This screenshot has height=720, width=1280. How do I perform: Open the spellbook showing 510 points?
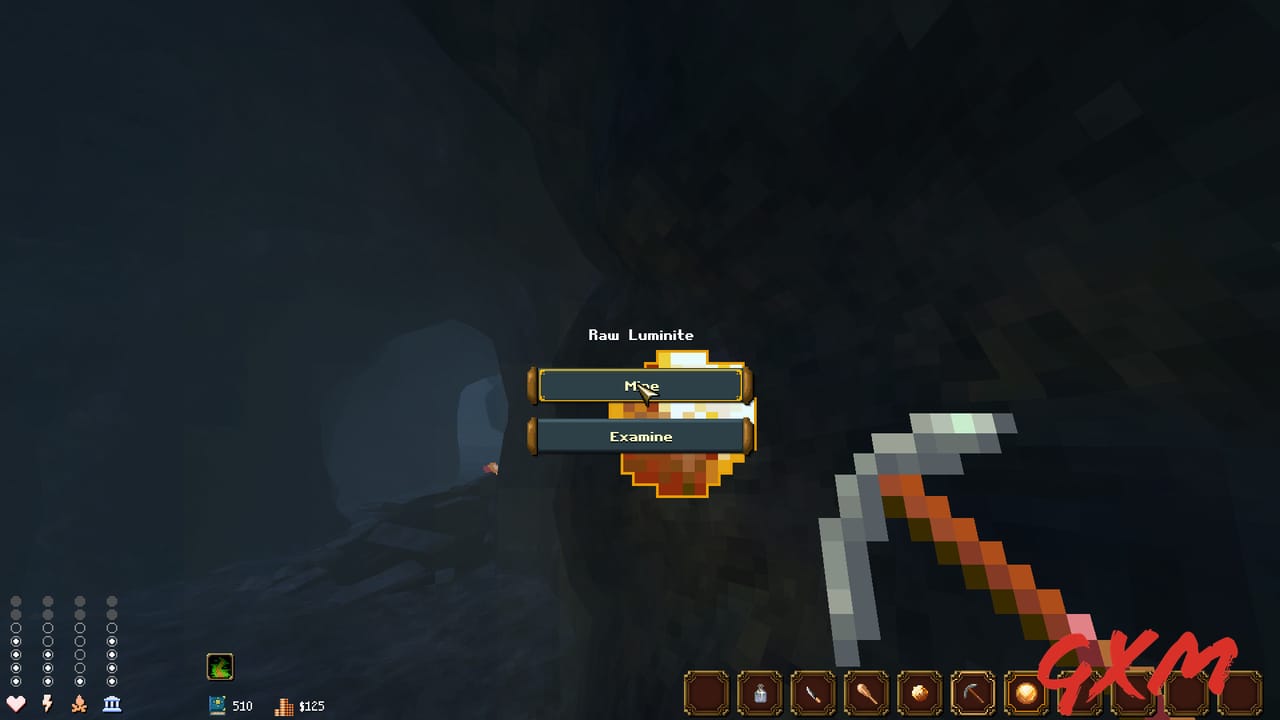pos(219,705)
